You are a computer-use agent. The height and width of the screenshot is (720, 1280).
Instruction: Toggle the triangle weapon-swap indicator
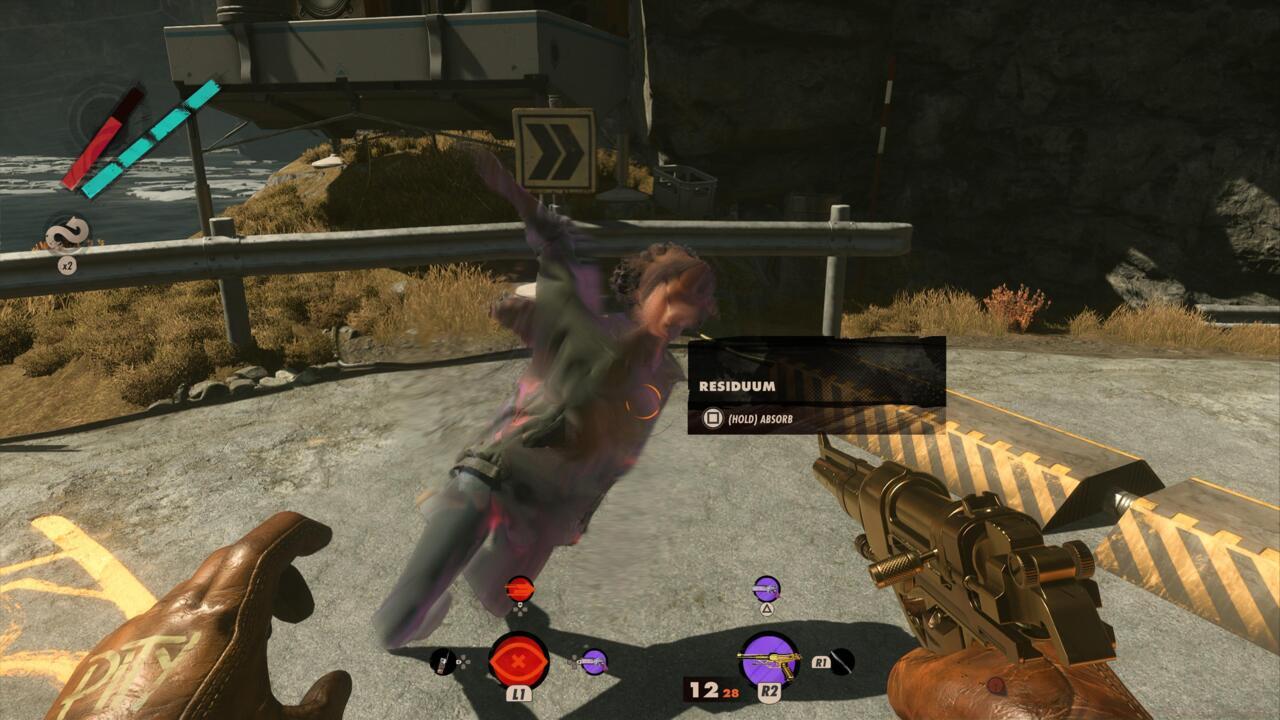tap(767, 609)
